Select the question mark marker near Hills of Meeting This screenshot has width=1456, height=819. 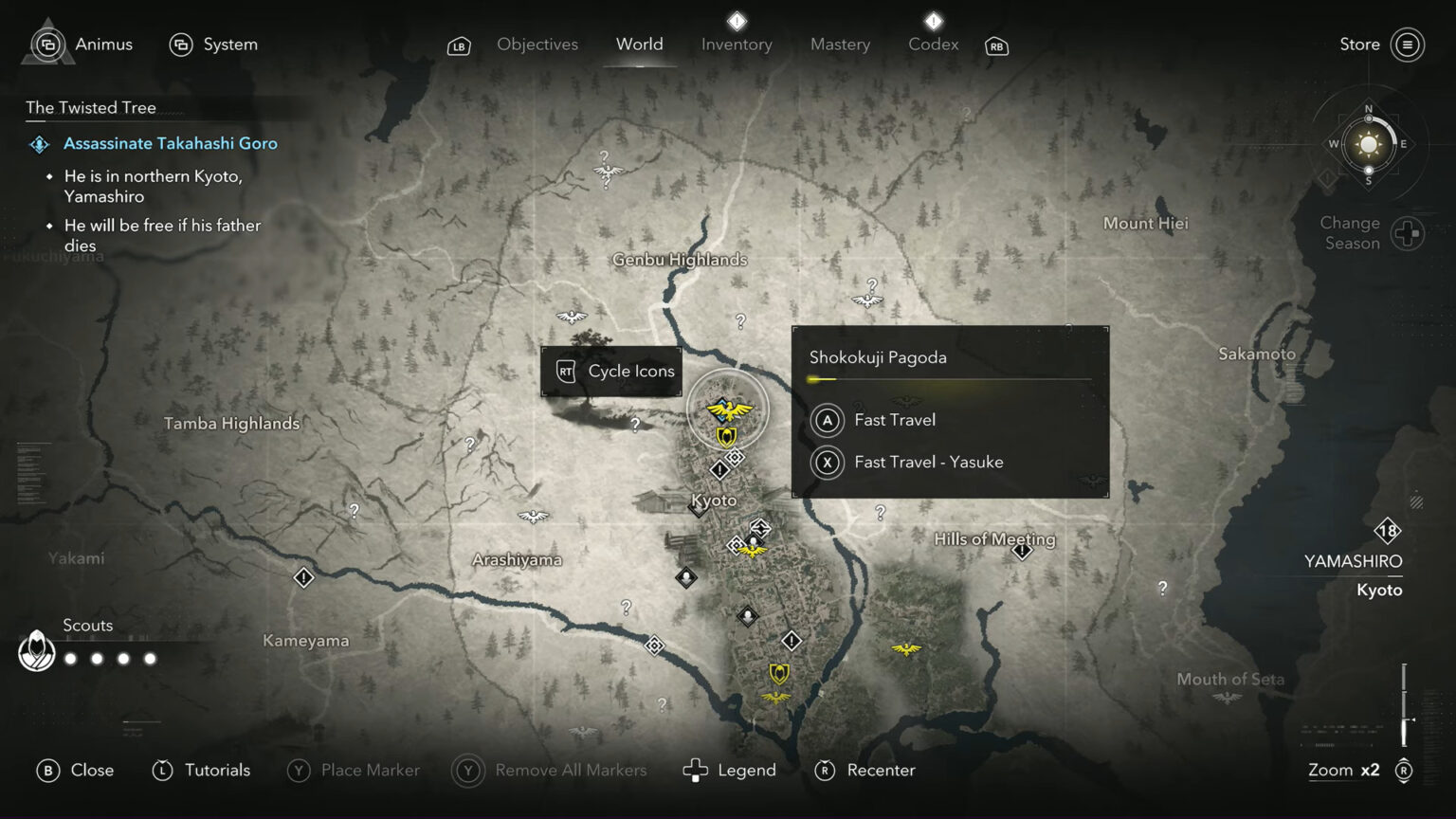point(880,512)
